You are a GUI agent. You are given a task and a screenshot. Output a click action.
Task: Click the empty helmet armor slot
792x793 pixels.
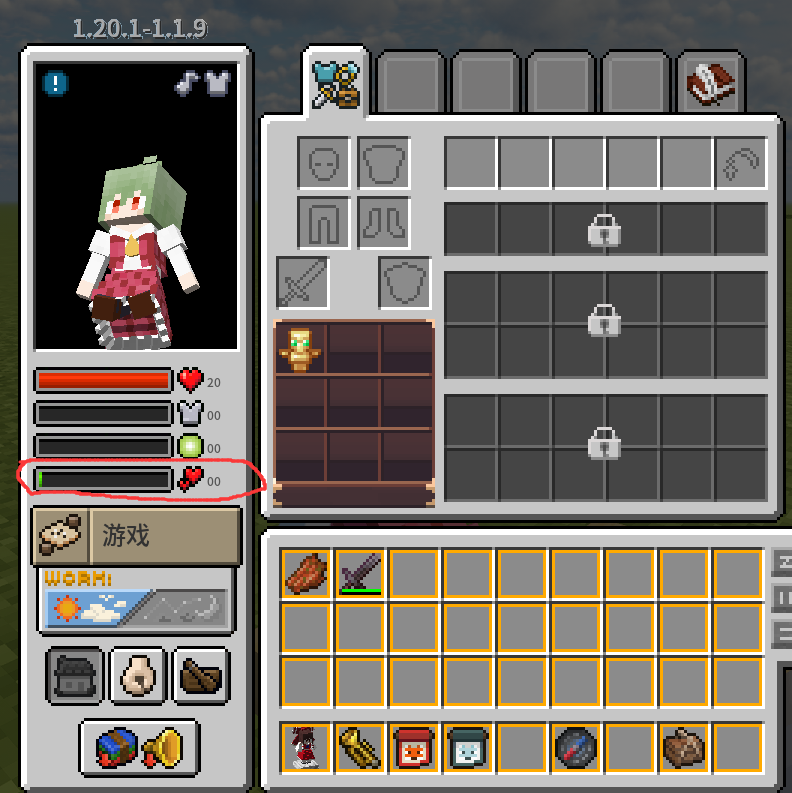click(x=324, y=163)
